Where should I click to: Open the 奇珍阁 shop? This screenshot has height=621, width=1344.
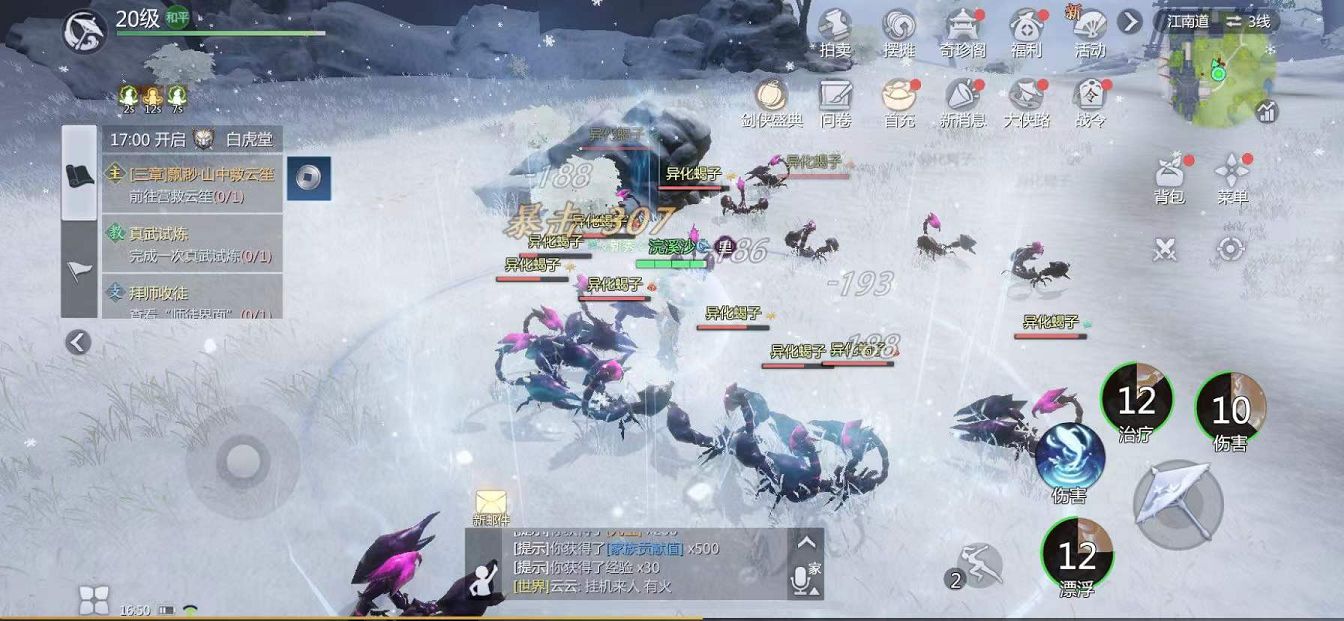[x=963, y=30]
